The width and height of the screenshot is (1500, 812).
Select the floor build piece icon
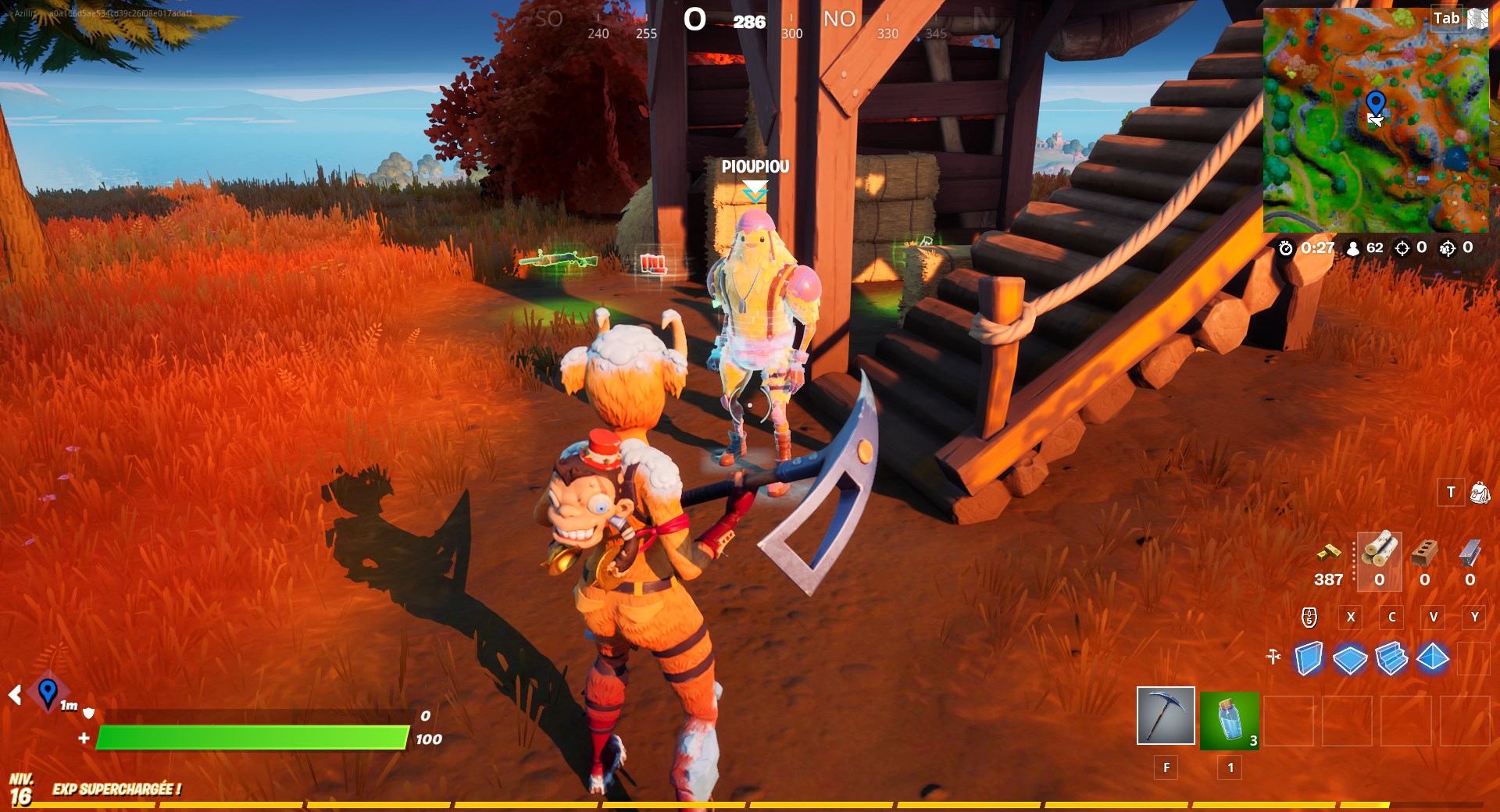(1349, 658)
